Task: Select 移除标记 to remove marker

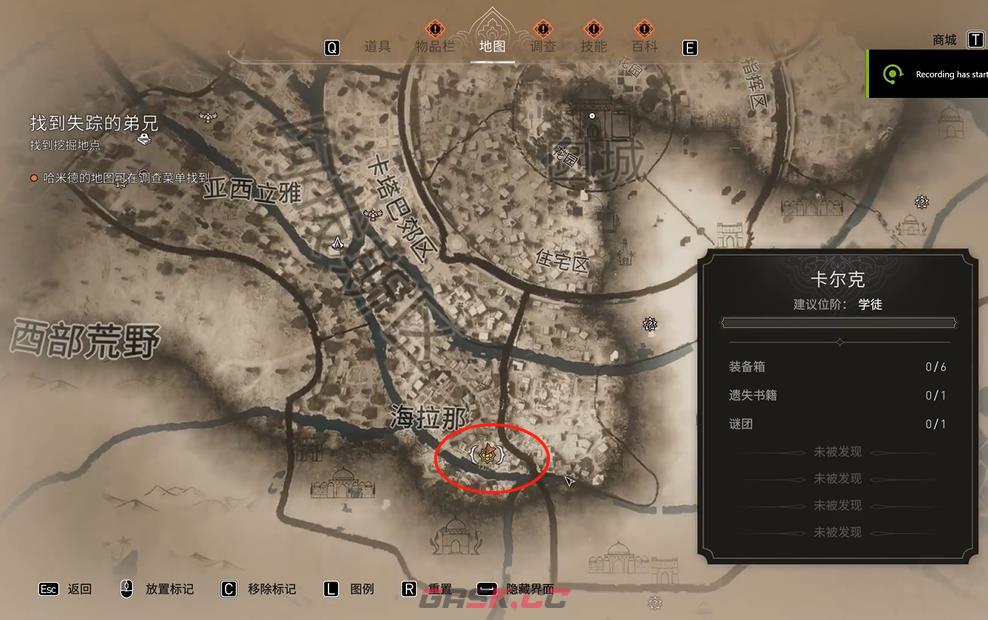Action: coord(271,589)
